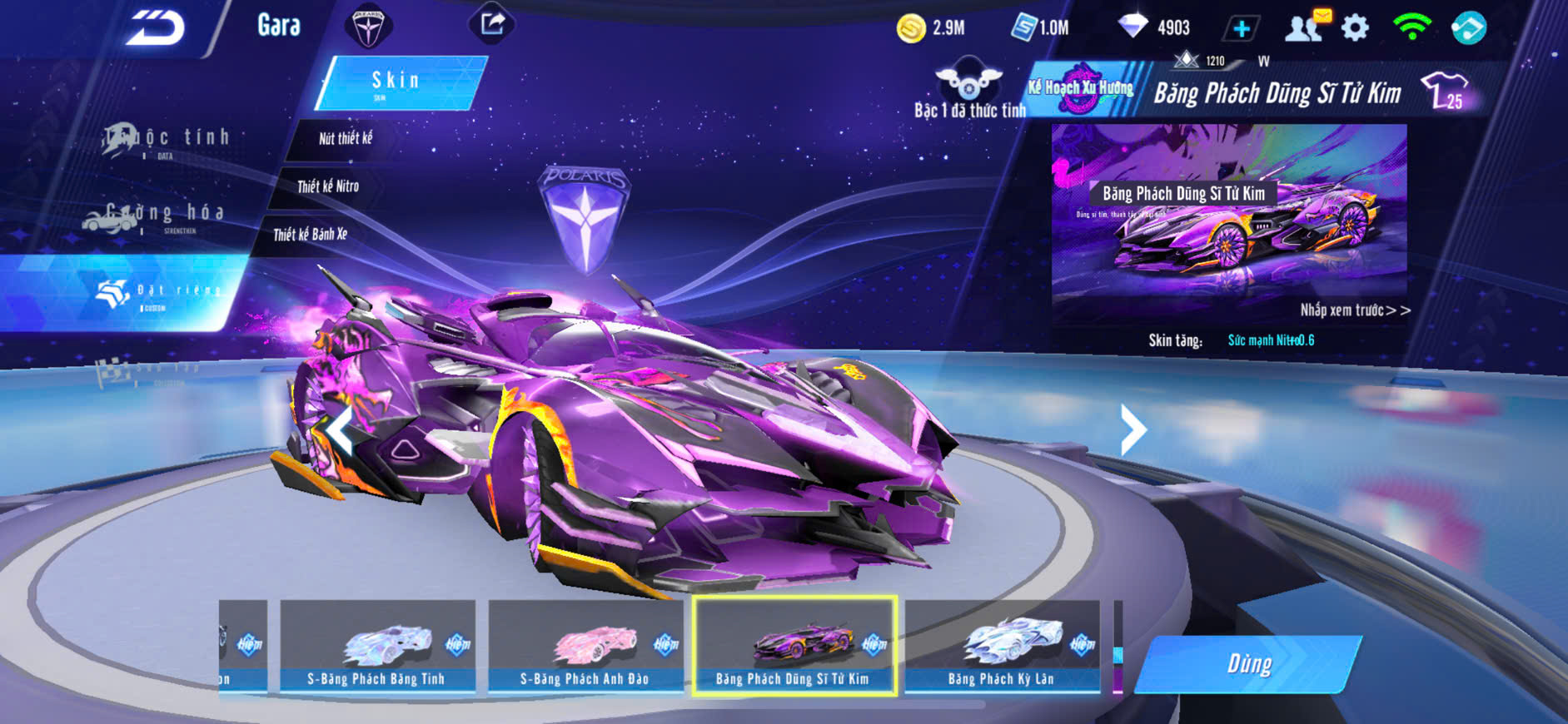Go back with the return arrow
The width and height of the screenshot is (1568, 724).
pyautogui.click(x=156, y=28)
